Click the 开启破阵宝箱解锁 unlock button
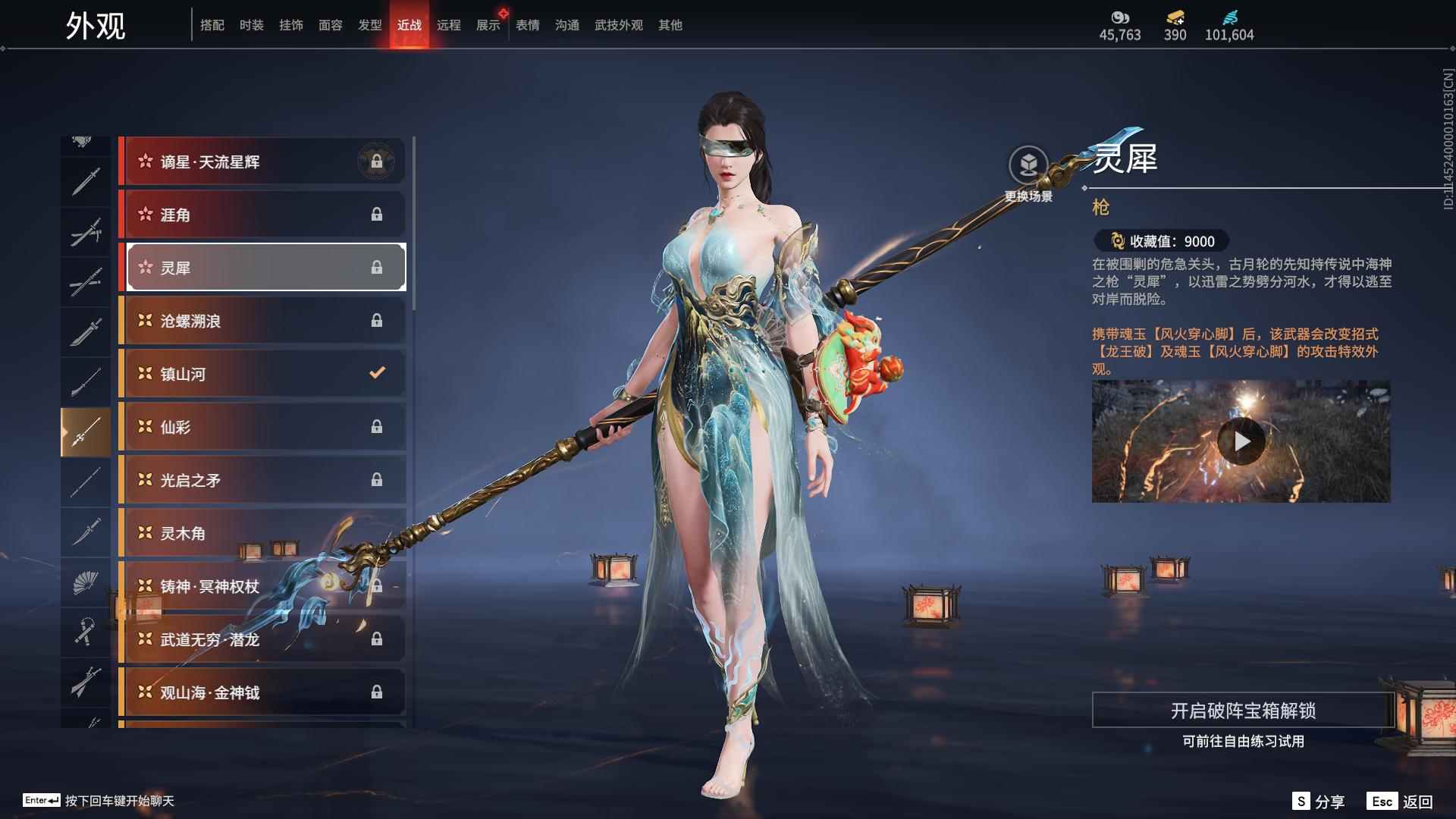Viewport: 1456px width, 819px height. tap(1242, 711)
